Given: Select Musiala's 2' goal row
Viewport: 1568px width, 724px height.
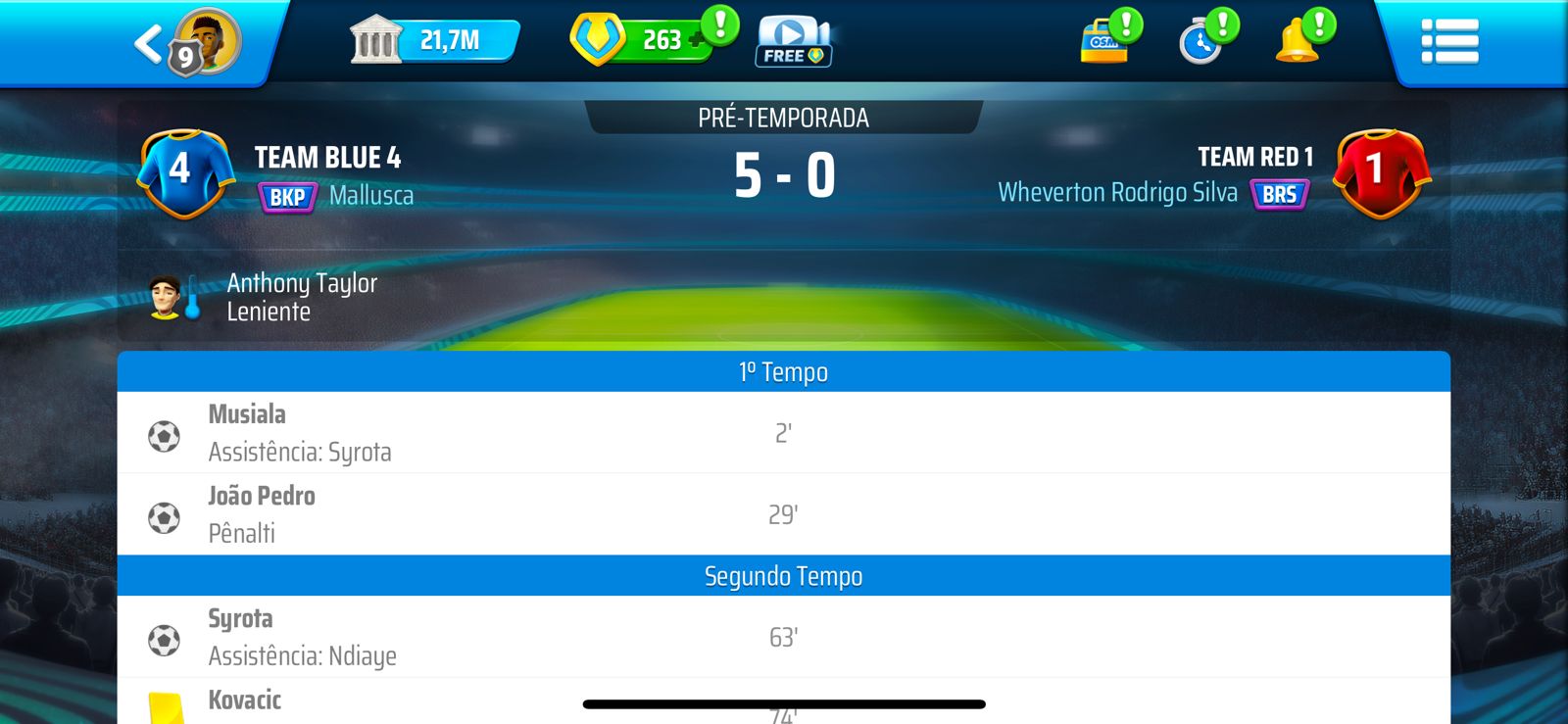Looking at the screenshot, I should pyautogui.click(x=783, y=433).
